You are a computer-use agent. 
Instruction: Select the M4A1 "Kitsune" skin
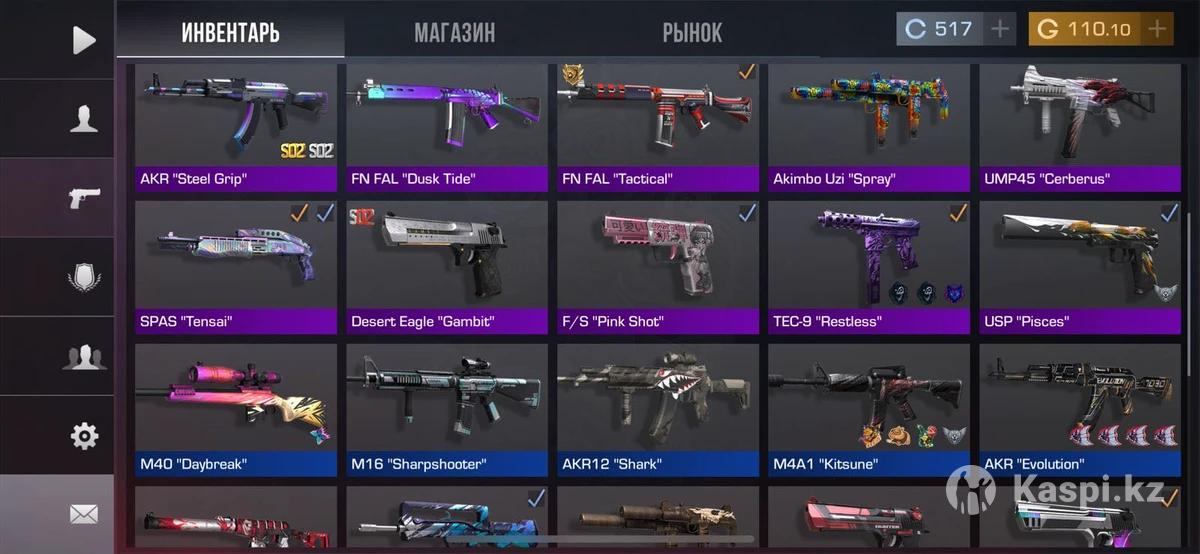point(869,409)
